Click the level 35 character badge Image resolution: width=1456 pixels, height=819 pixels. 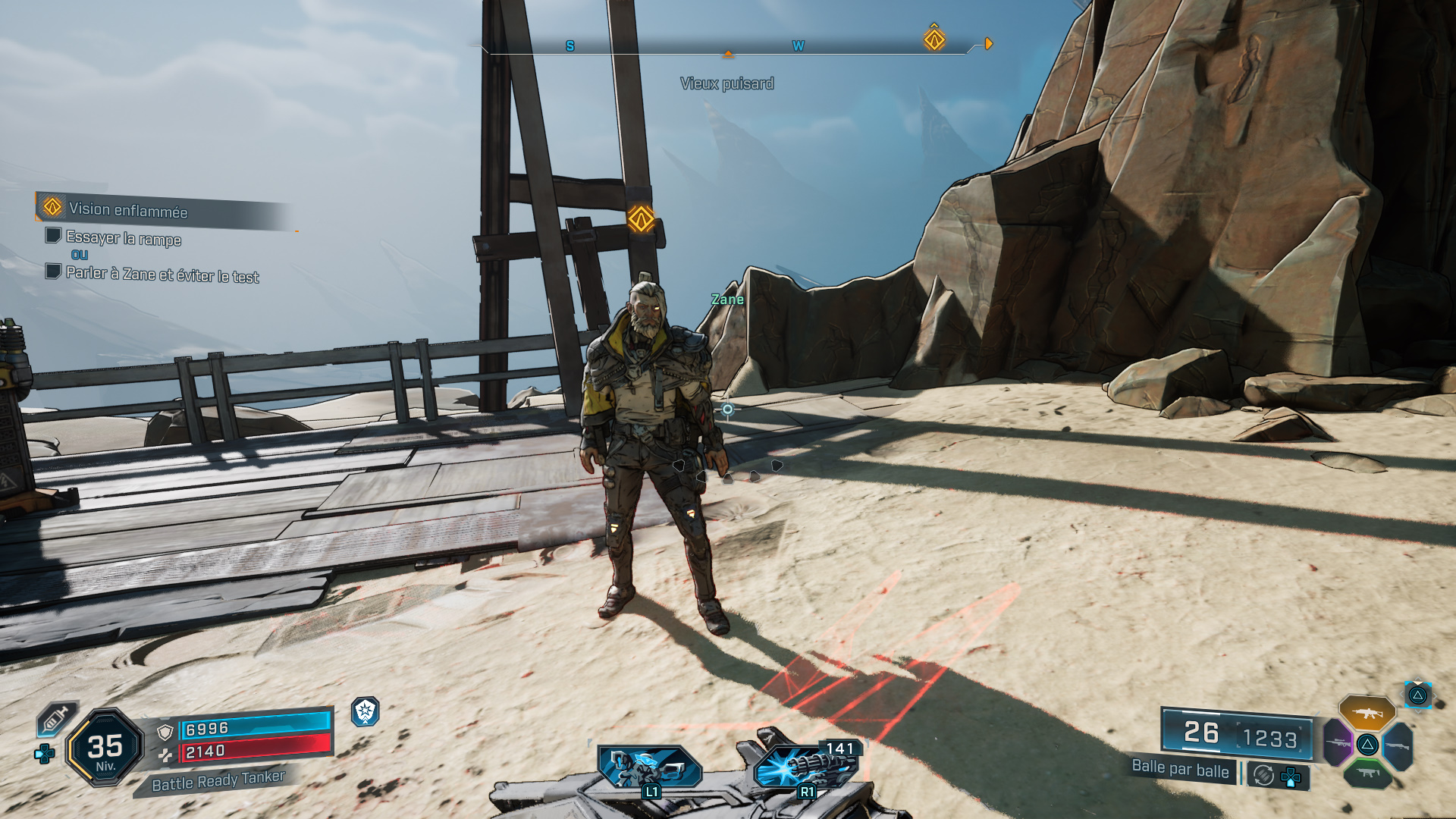pos(105,748)
